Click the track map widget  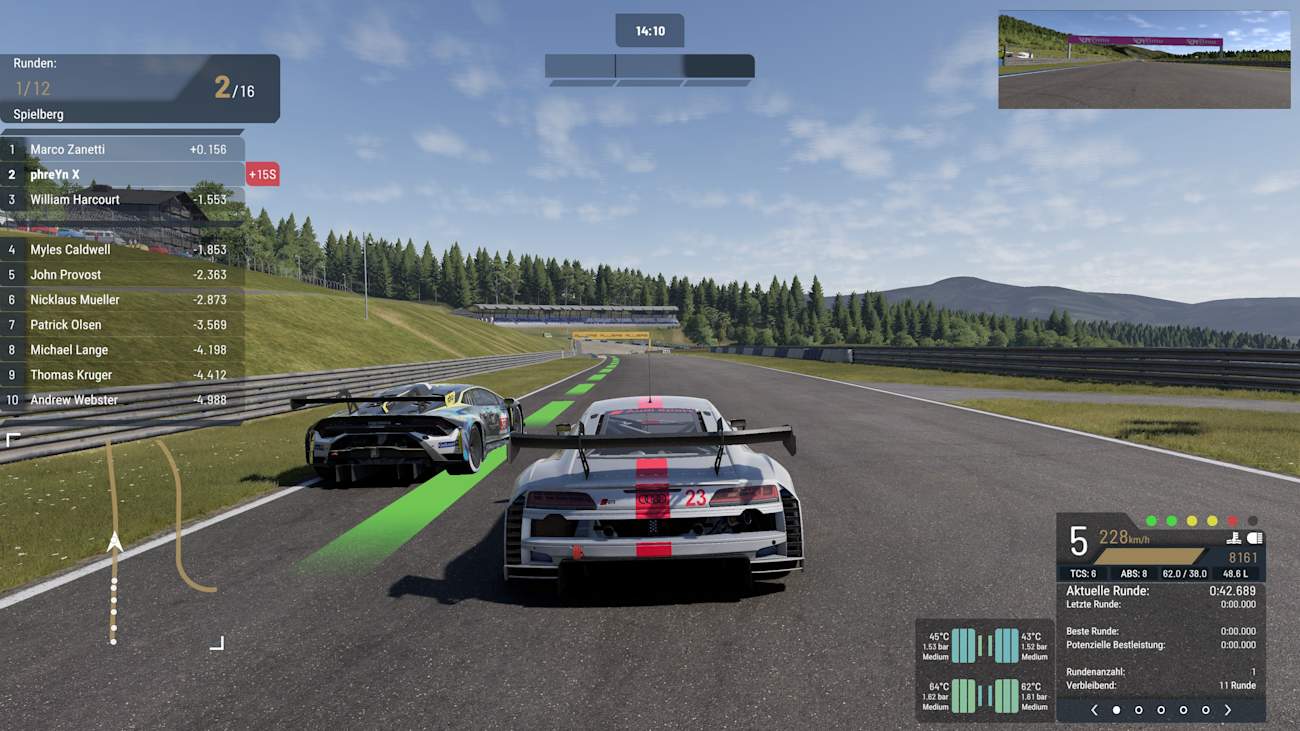pos(115,540)
